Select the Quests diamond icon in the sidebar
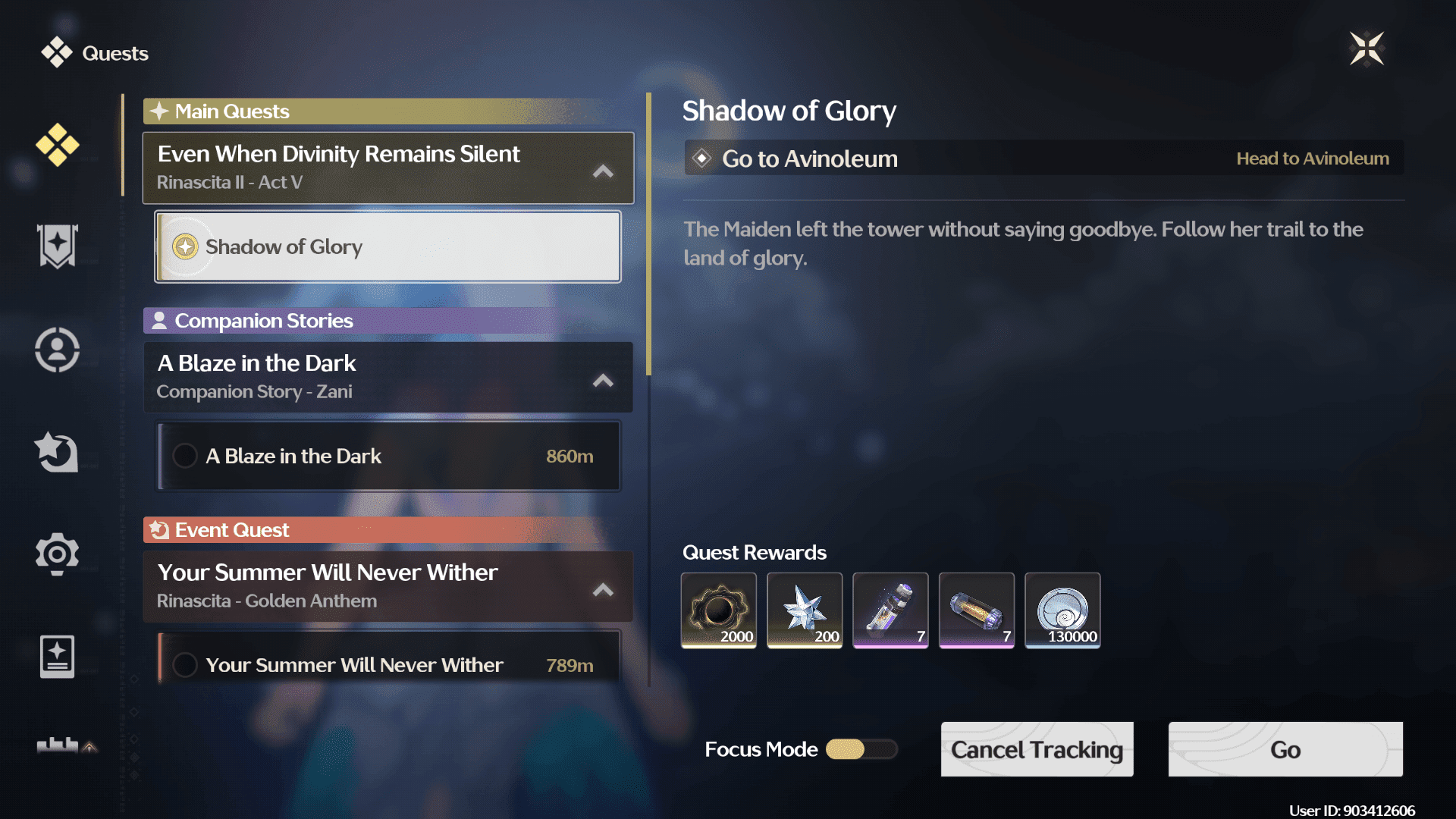Image resolution: width=1456 pixels, height=819 pixels. tap(58, 144)
